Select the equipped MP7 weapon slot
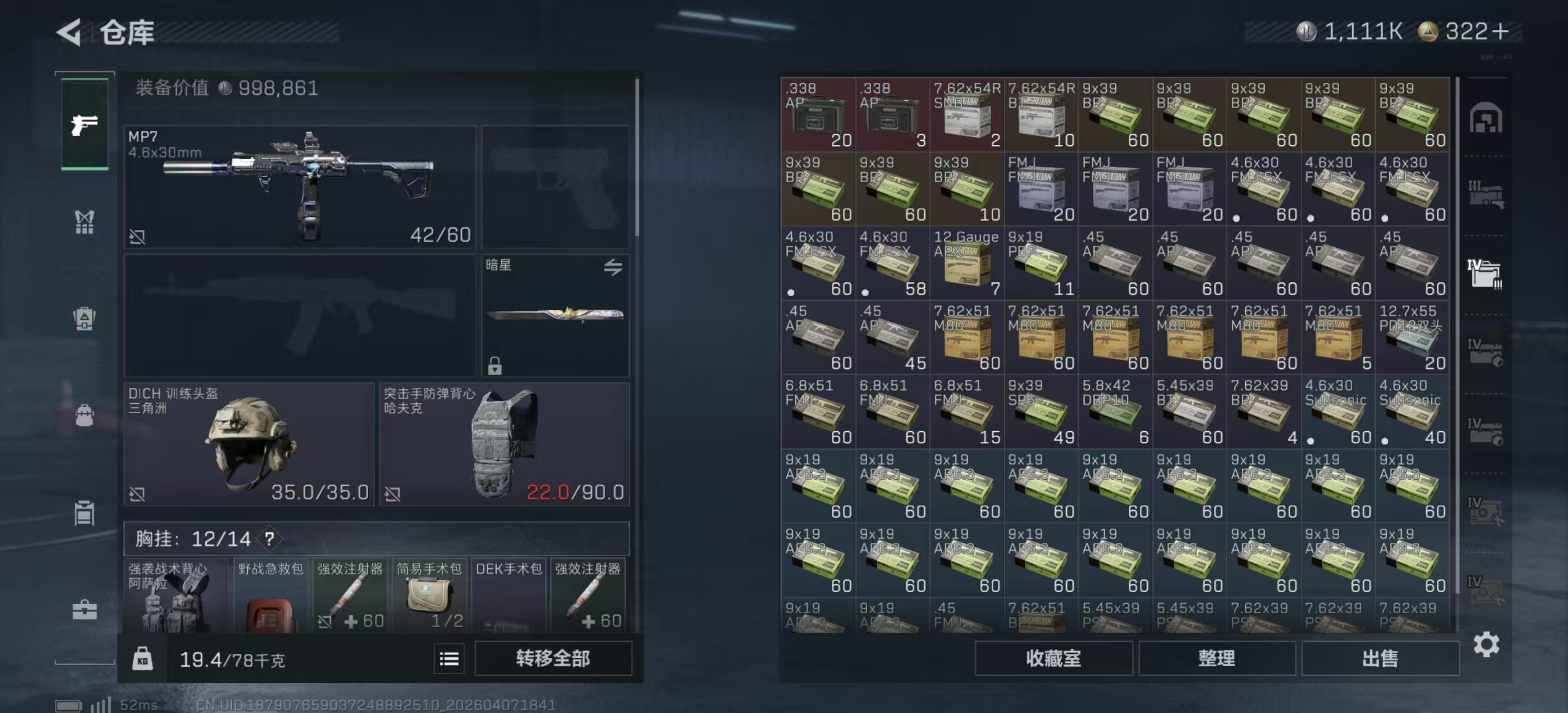The height and width of the screenshot is (713, 1568). point(300,186)
